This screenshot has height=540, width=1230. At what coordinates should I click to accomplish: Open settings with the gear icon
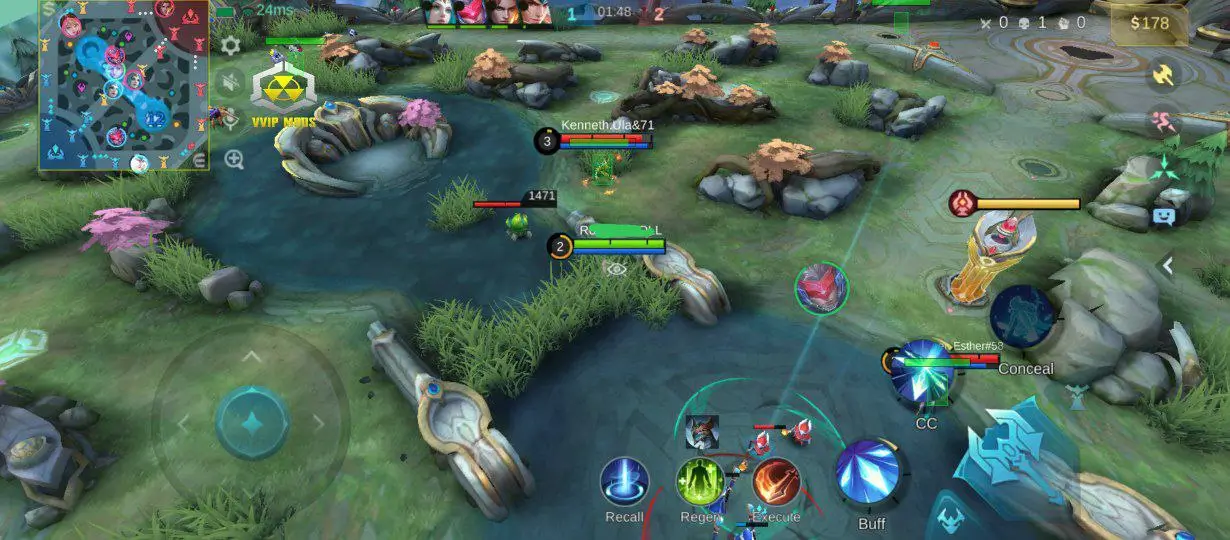tap(231, 45)
